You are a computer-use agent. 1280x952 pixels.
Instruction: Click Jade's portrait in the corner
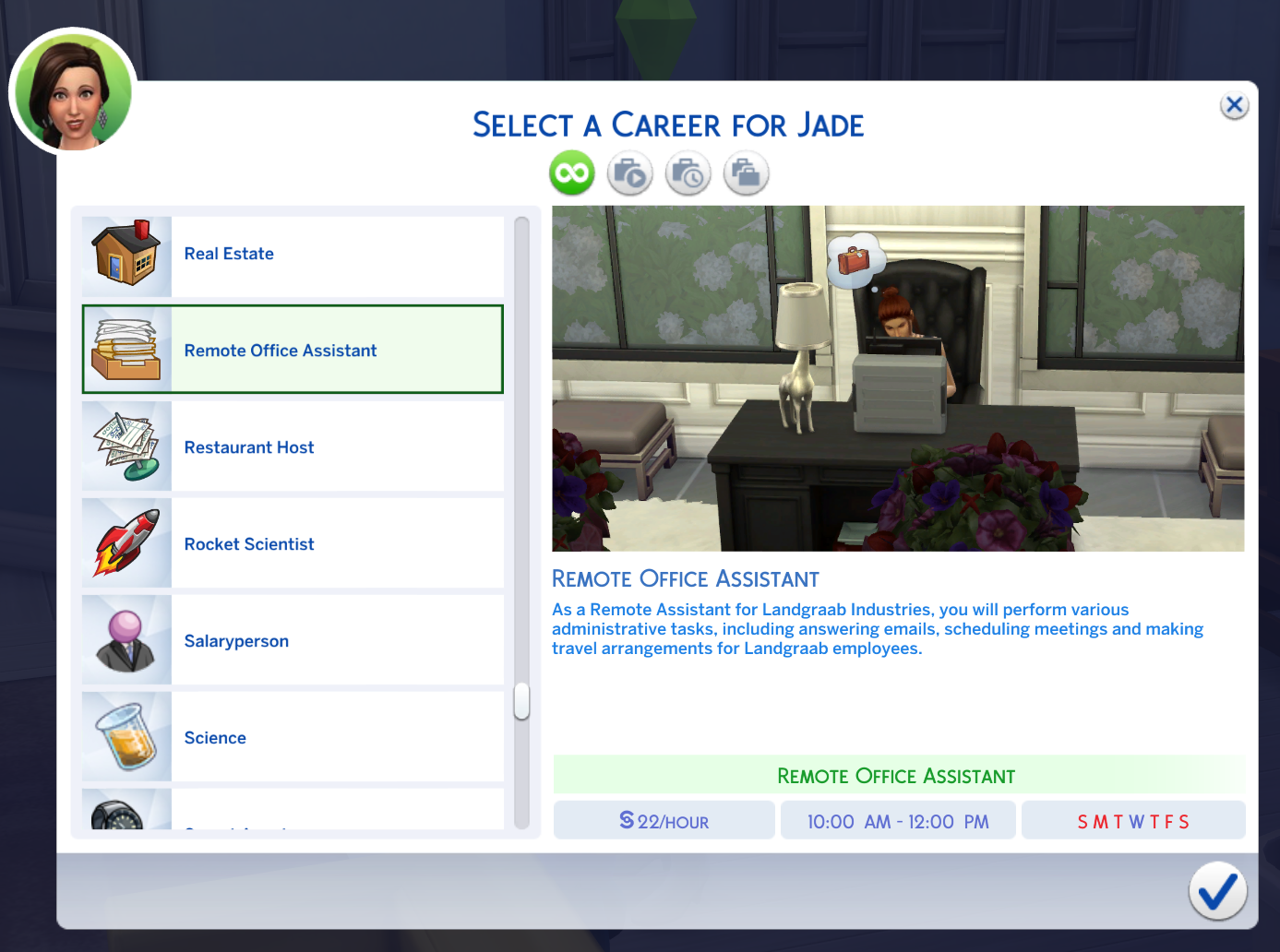[x=72, y=90]
